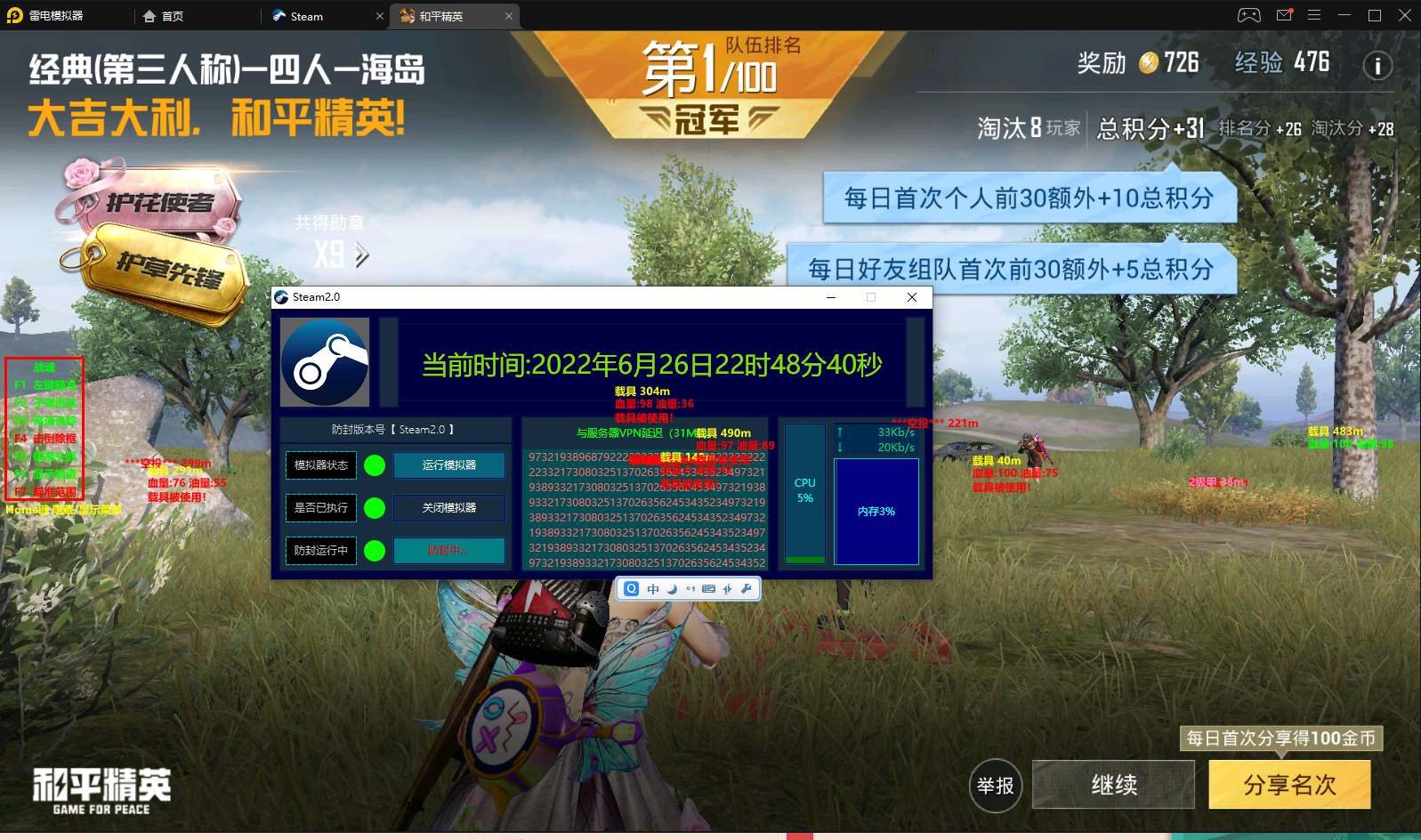Open the QQ input method menu icon

tap(631, 589)
